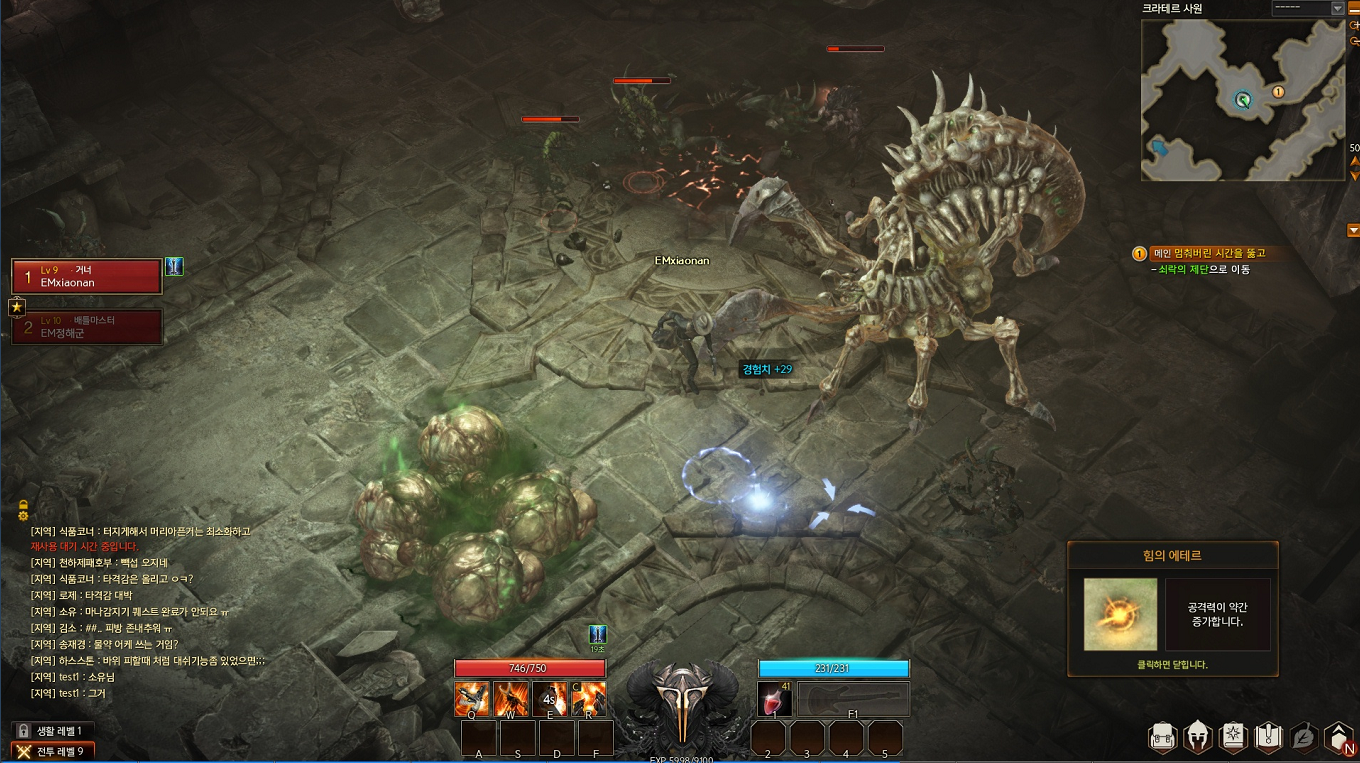Open the 전투 레벨 9 combat level button

tap(53, 751)
